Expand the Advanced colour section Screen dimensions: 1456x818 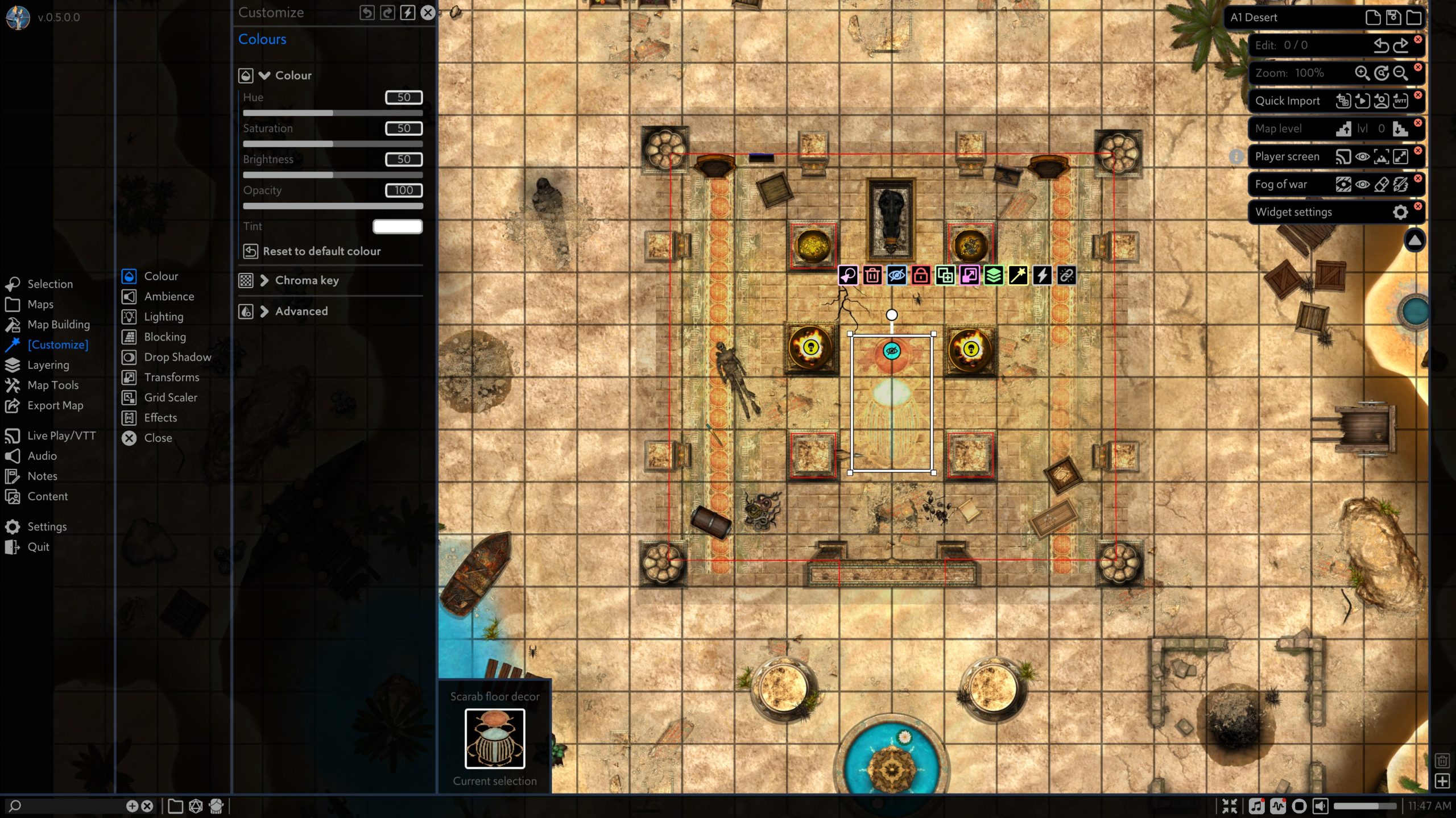[x=301, y=311]
